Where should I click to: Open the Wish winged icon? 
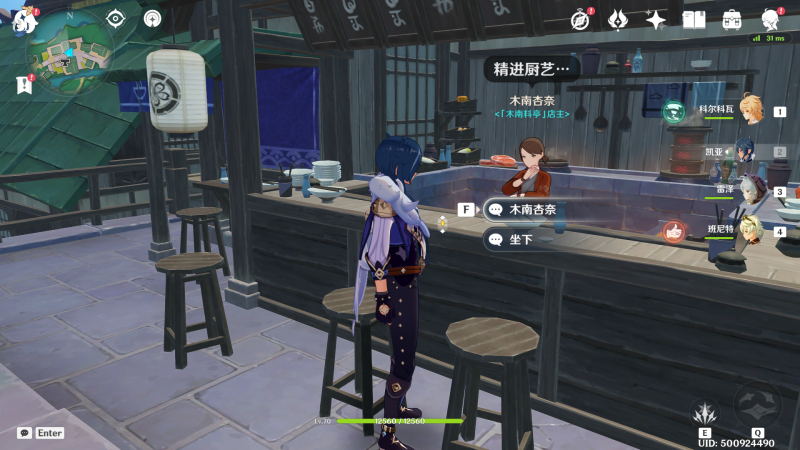(619, 20)
